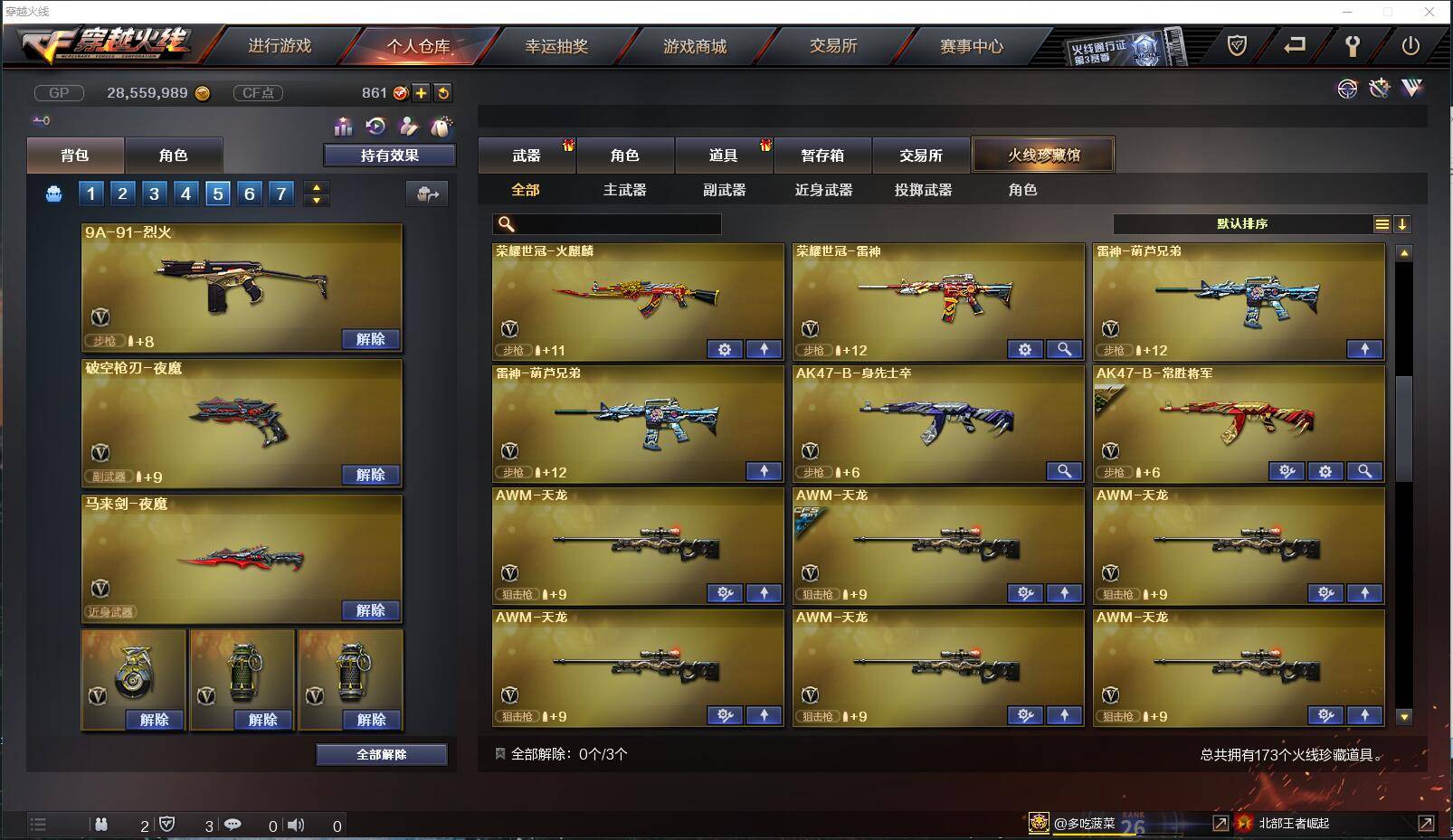This screenshot has width=1453, height=840.
Task: Refresh the CF点 balance with circular arrow icon
Action: pyautogui.click(x=442, y=92)
